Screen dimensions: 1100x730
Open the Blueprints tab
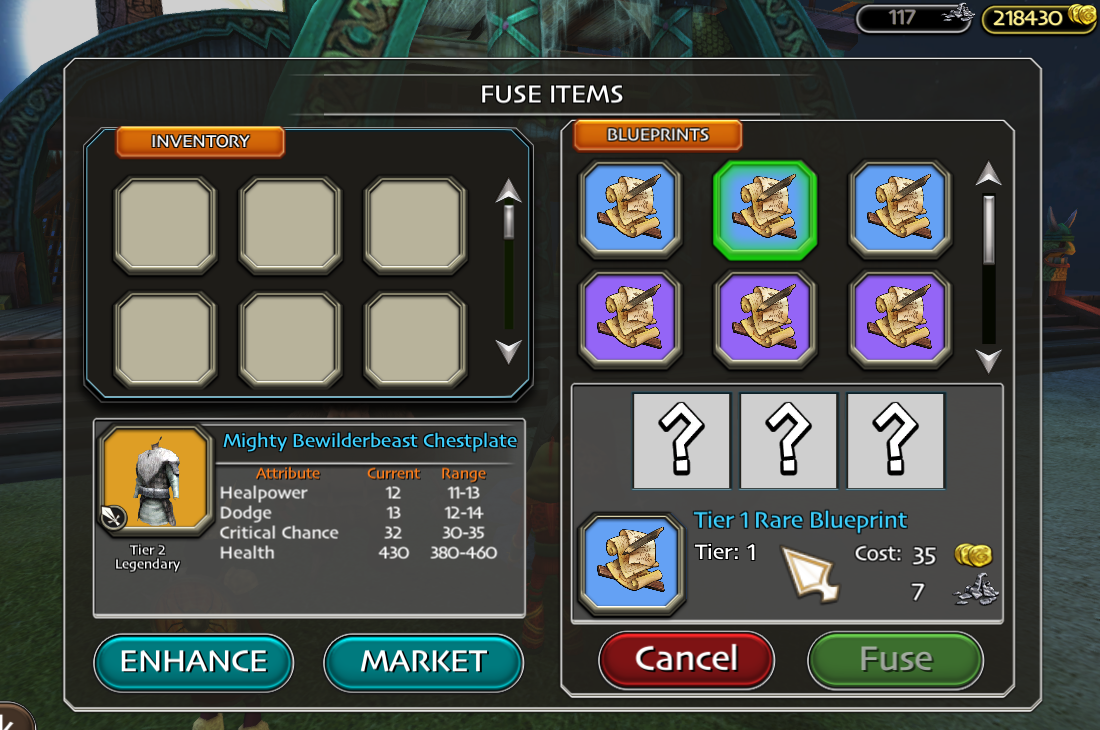[657, 136]
